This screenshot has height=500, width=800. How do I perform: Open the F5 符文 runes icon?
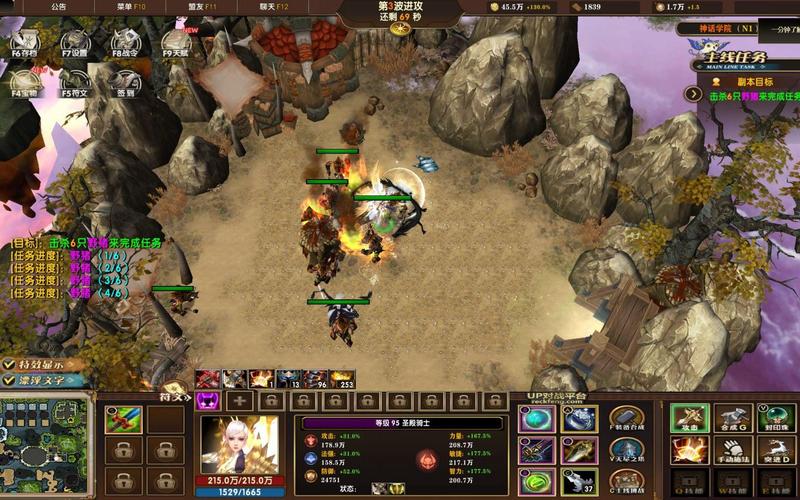click(x=75, y=82)
